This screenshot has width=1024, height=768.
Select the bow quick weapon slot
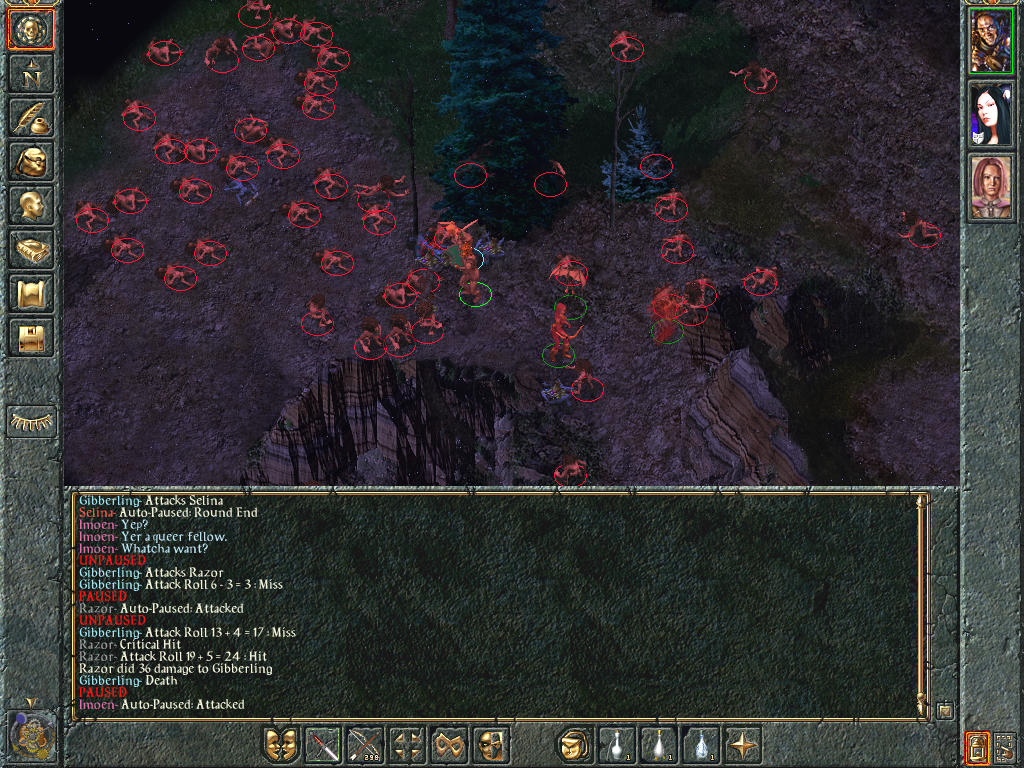[x=365, y=745]
